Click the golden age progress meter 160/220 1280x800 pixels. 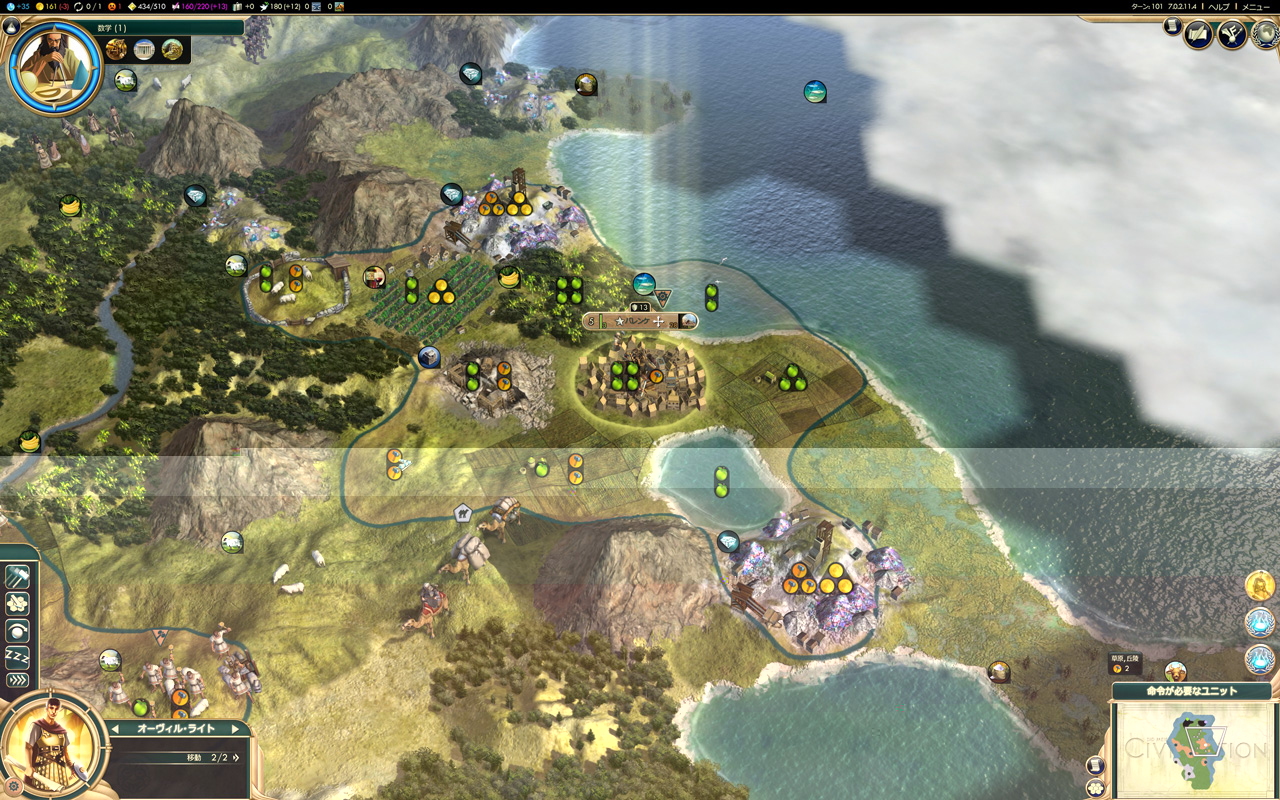pyautogui.click(x=195, y=7)
